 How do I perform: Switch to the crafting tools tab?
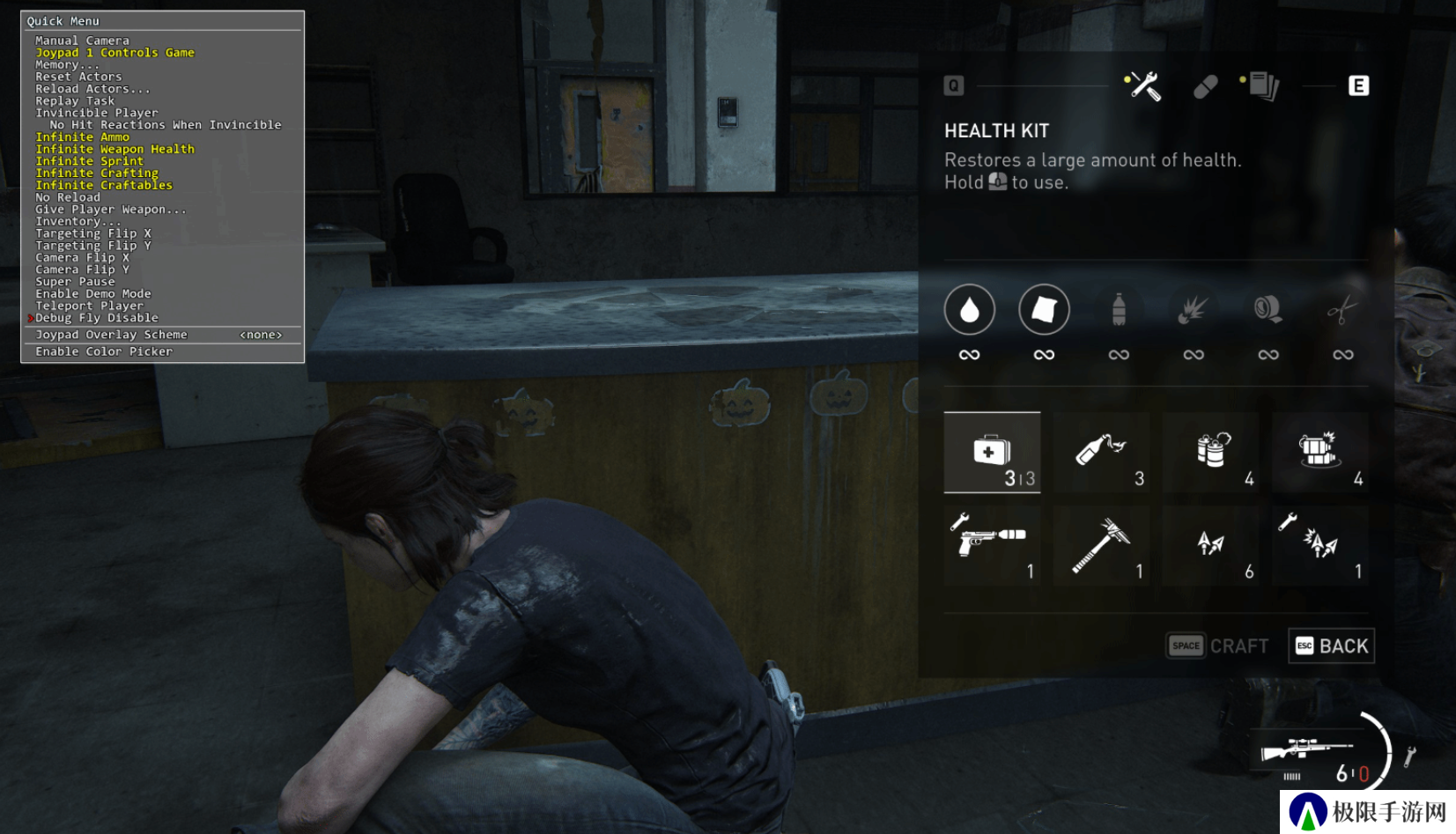(x=1143, y=86)
